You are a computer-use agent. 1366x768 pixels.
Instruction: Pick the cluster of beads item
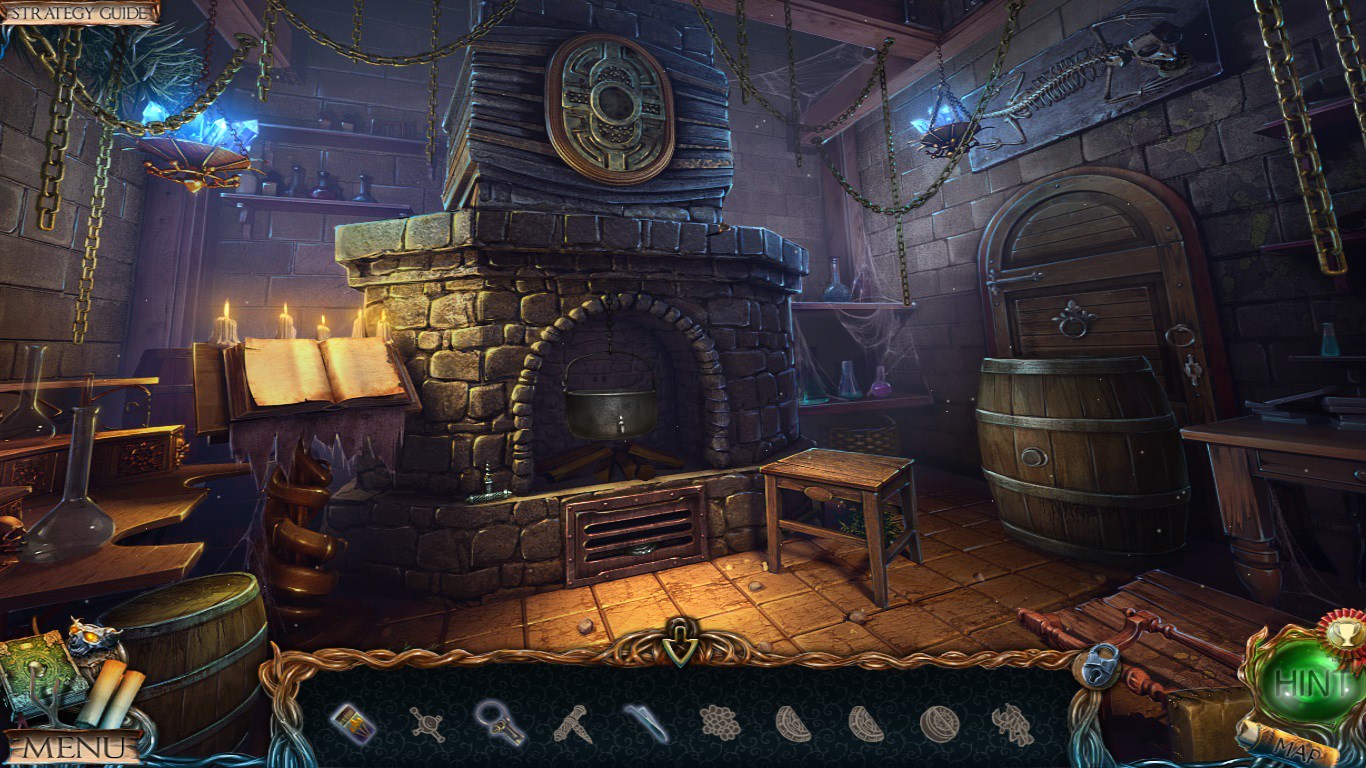point(720,722)
